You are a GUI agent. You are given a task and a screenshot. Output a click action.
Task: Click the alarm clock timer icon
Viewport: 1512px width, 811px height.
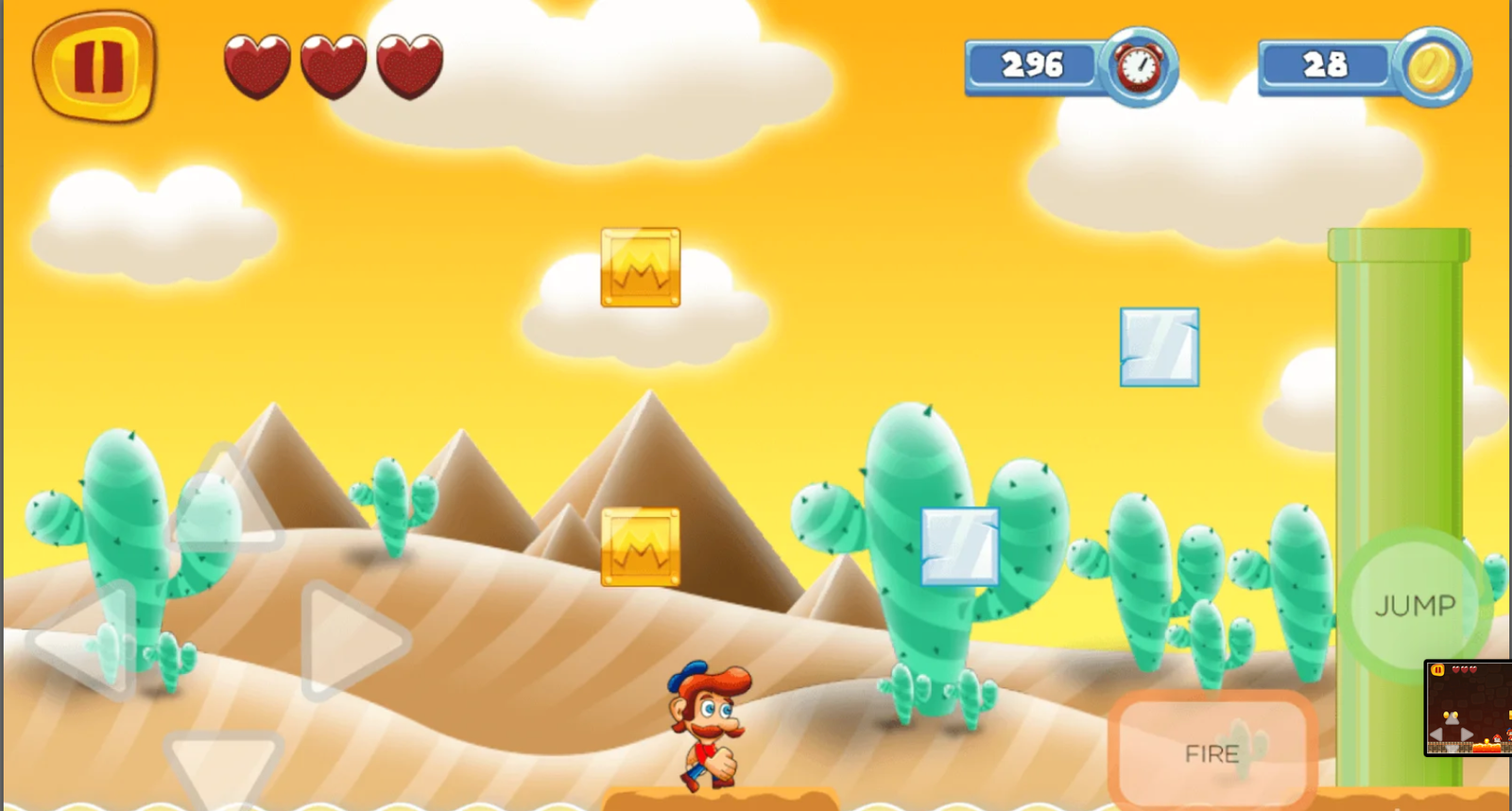click(x=1139, y=64)
